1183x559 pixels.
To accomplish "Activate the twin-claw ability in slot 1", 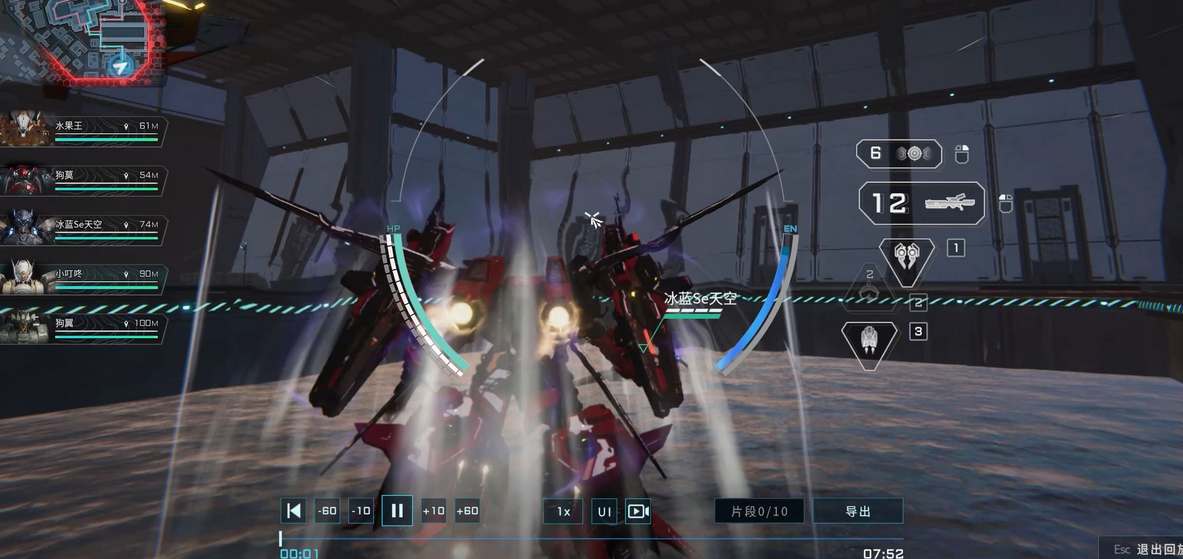I will click(x=906, y=256).
